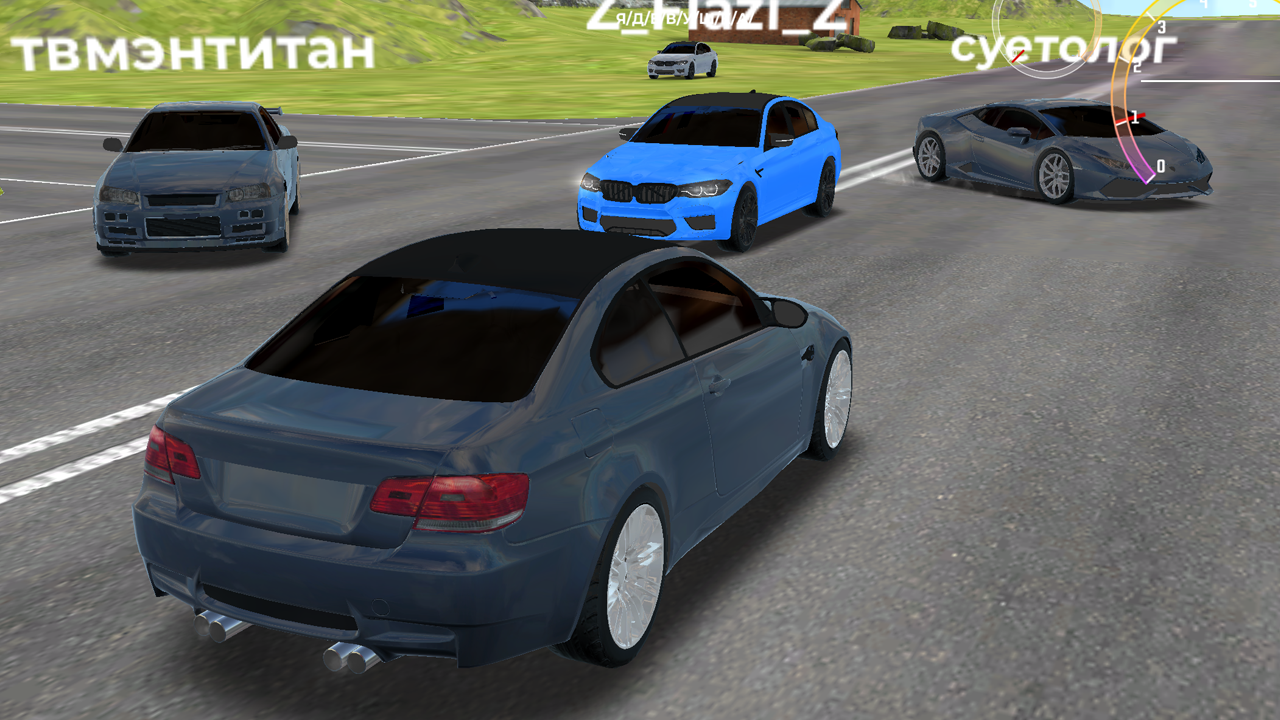Click the number 0 on the tachometer
1280x720 pixels.
click(x=1161, y=164)
